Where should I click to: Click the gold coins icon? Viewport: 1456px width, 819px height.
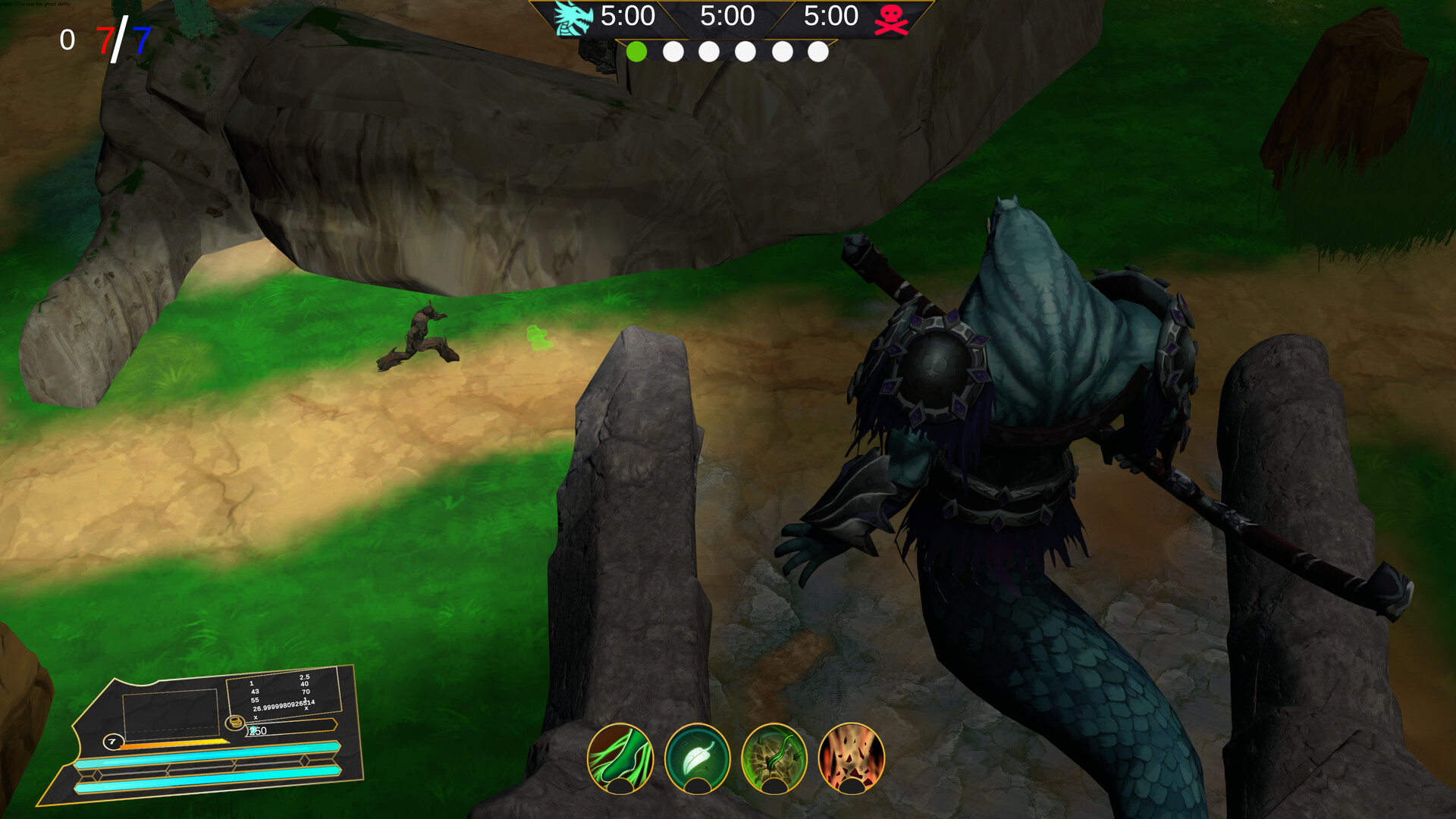pyautogui.click(x=235, y=721)
